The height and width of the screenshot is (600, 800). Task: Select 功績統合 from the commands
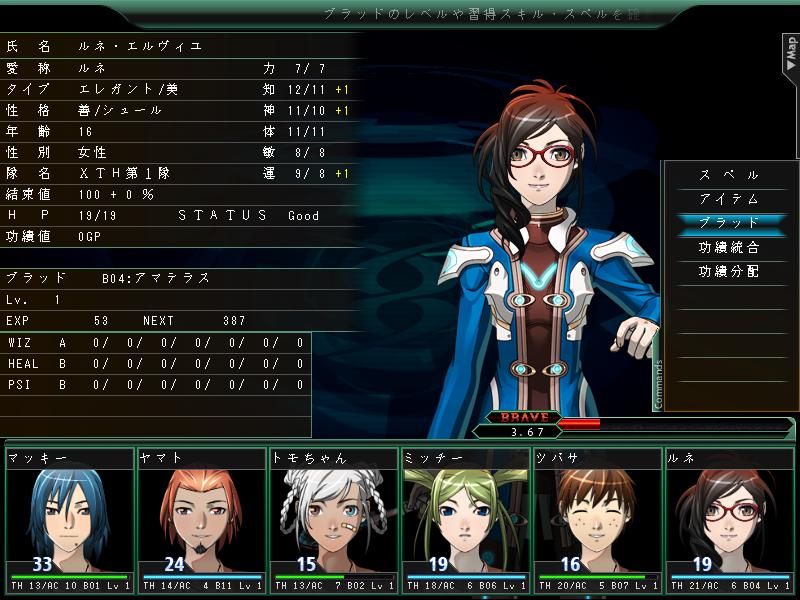point(729,247)
